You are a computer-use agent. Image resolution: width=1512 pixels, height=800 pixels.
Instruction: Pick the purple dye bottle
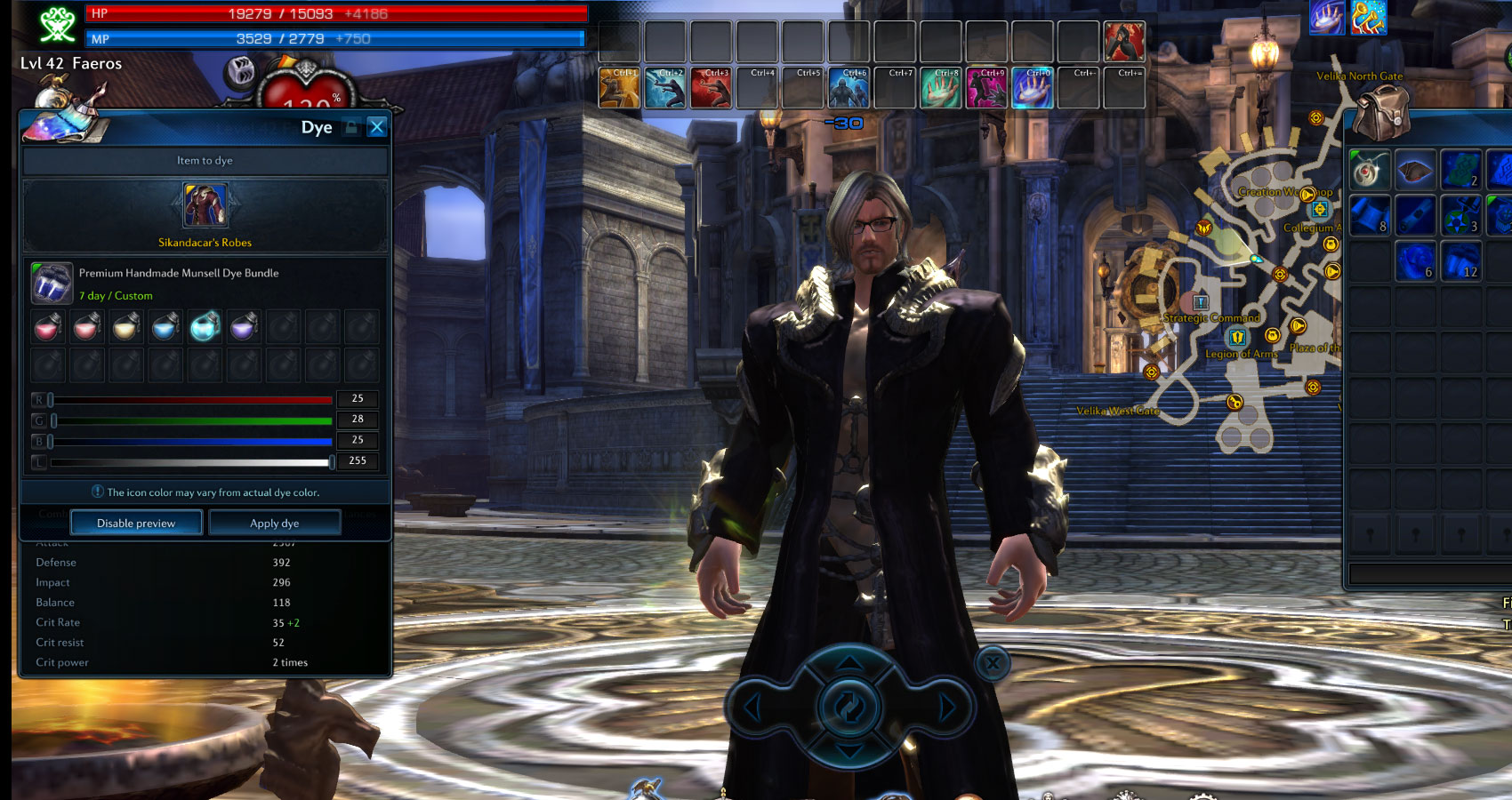[243, 328]
